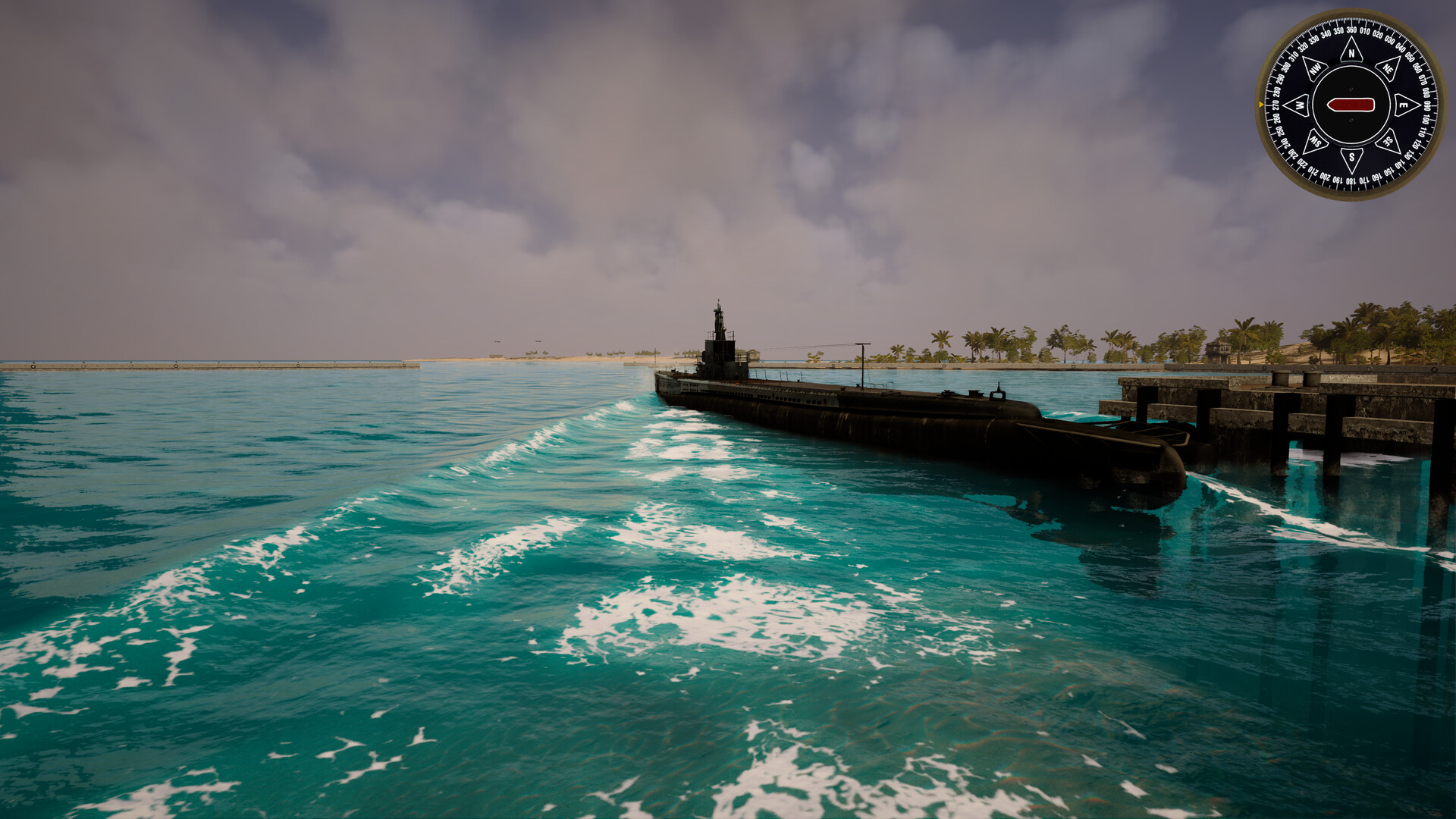Click the NE arrow on the compass
Image resolution: width=1456 pixels, height=819 pixels.
(1388, 69)
